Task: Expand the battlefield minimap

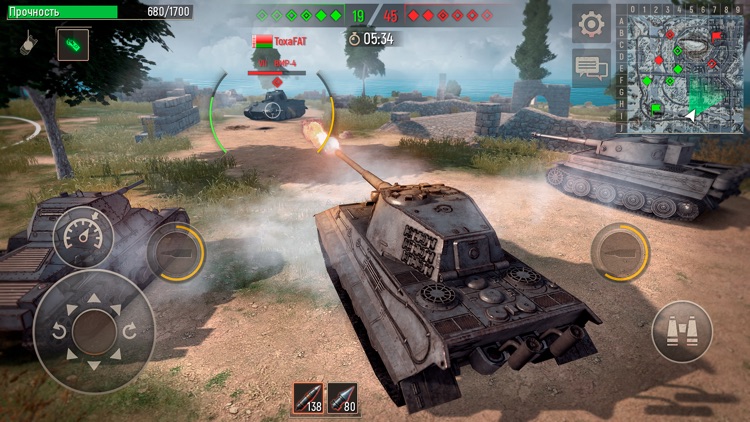Action: pyautogui.click(x=681, y=68)
